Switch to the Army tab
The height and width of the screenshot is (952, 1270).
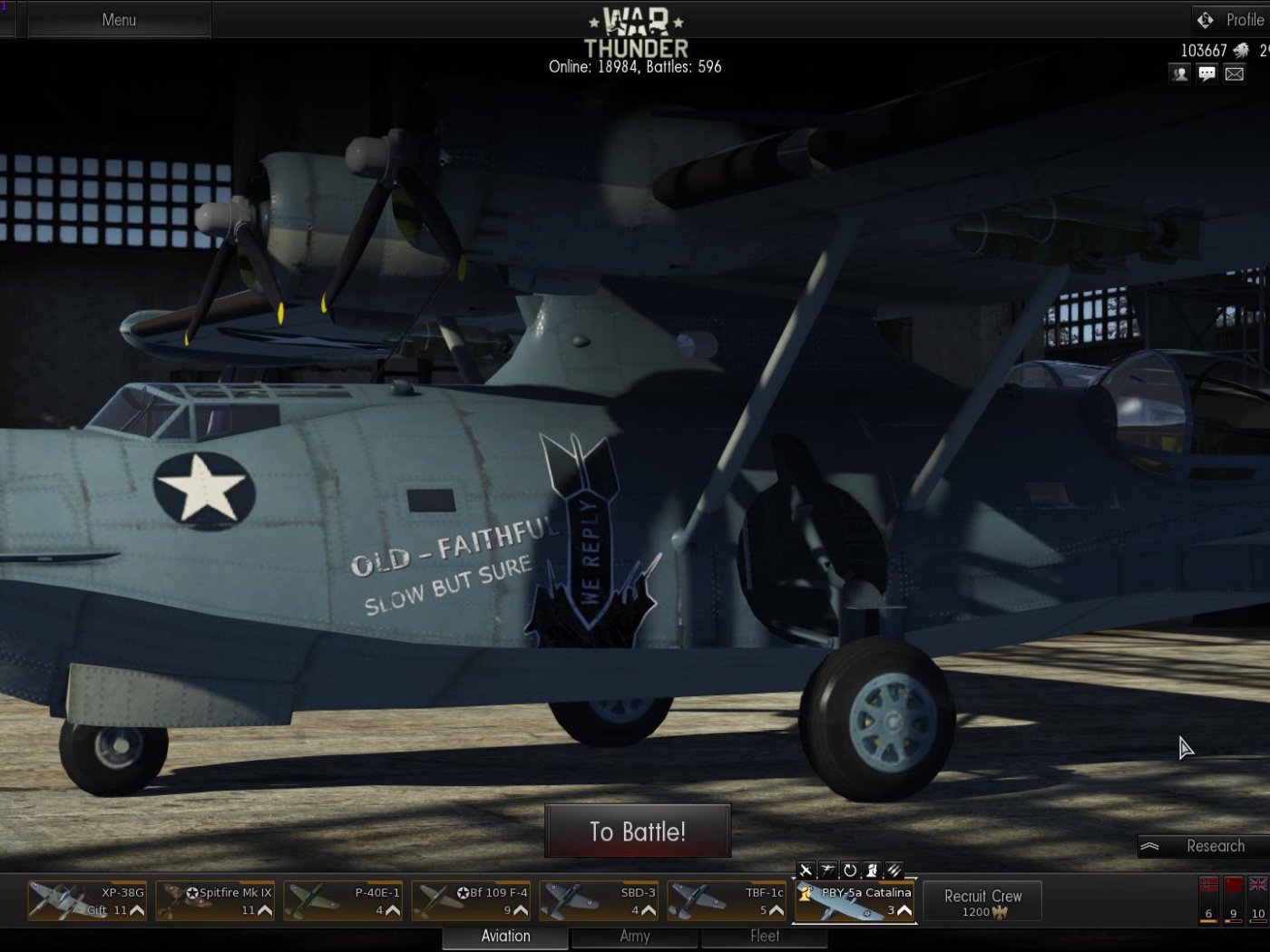tap(634, 937)
